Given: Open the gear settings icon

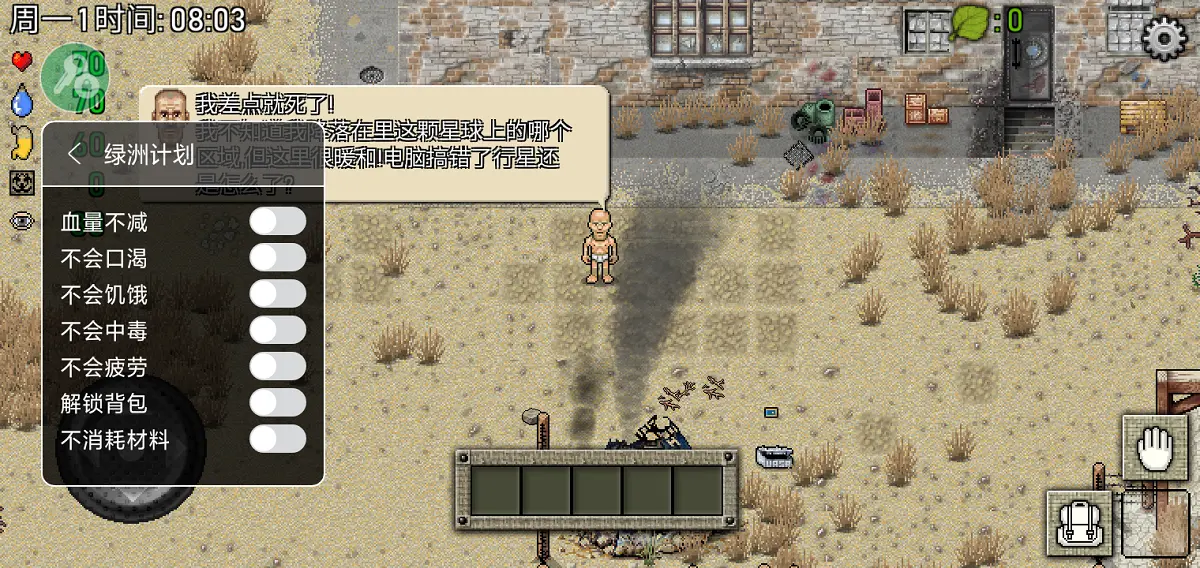Looking at the screenshot, I should (x=1164, y=38).
